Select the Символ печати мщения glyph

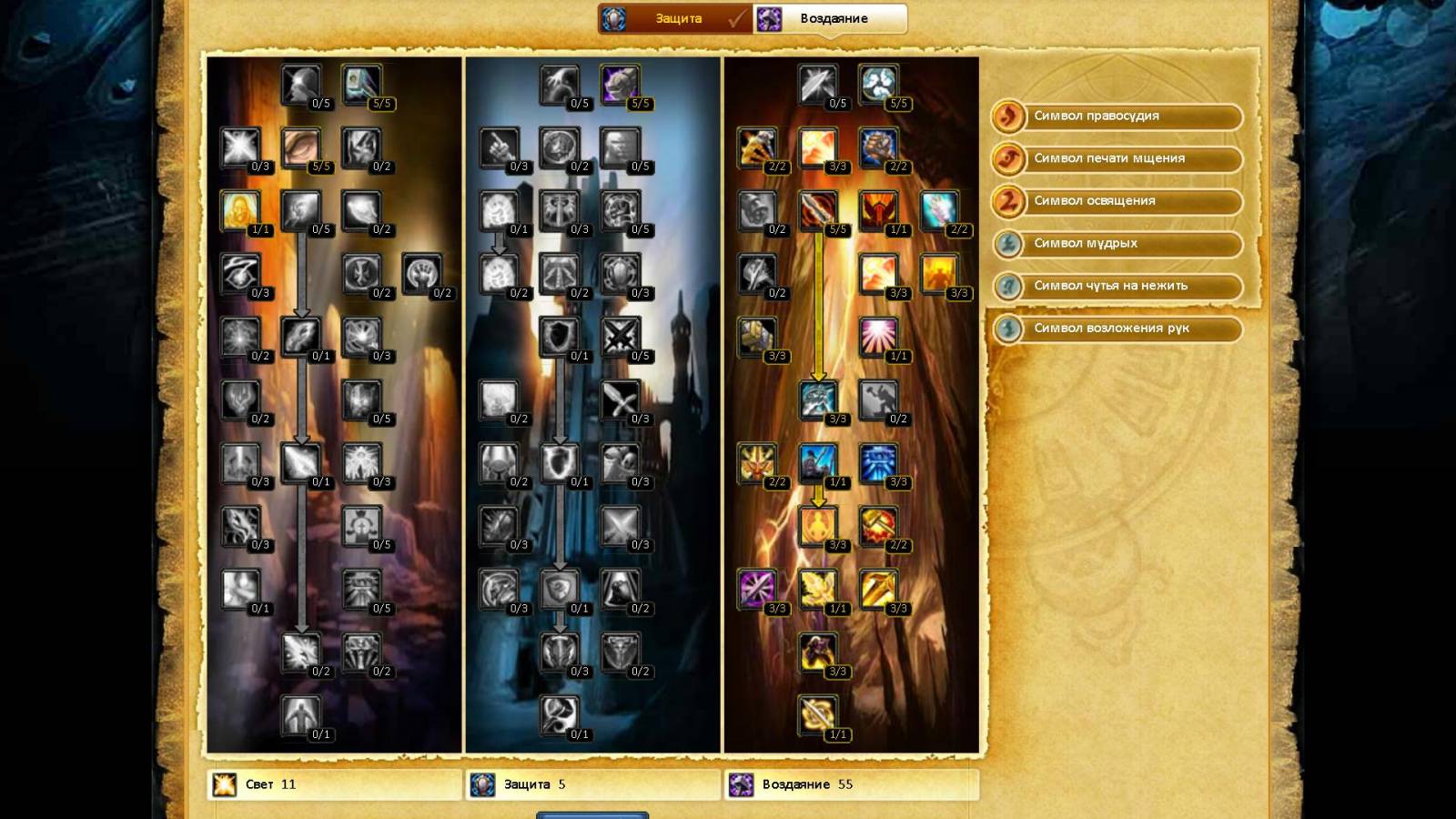pos(1117,158)
